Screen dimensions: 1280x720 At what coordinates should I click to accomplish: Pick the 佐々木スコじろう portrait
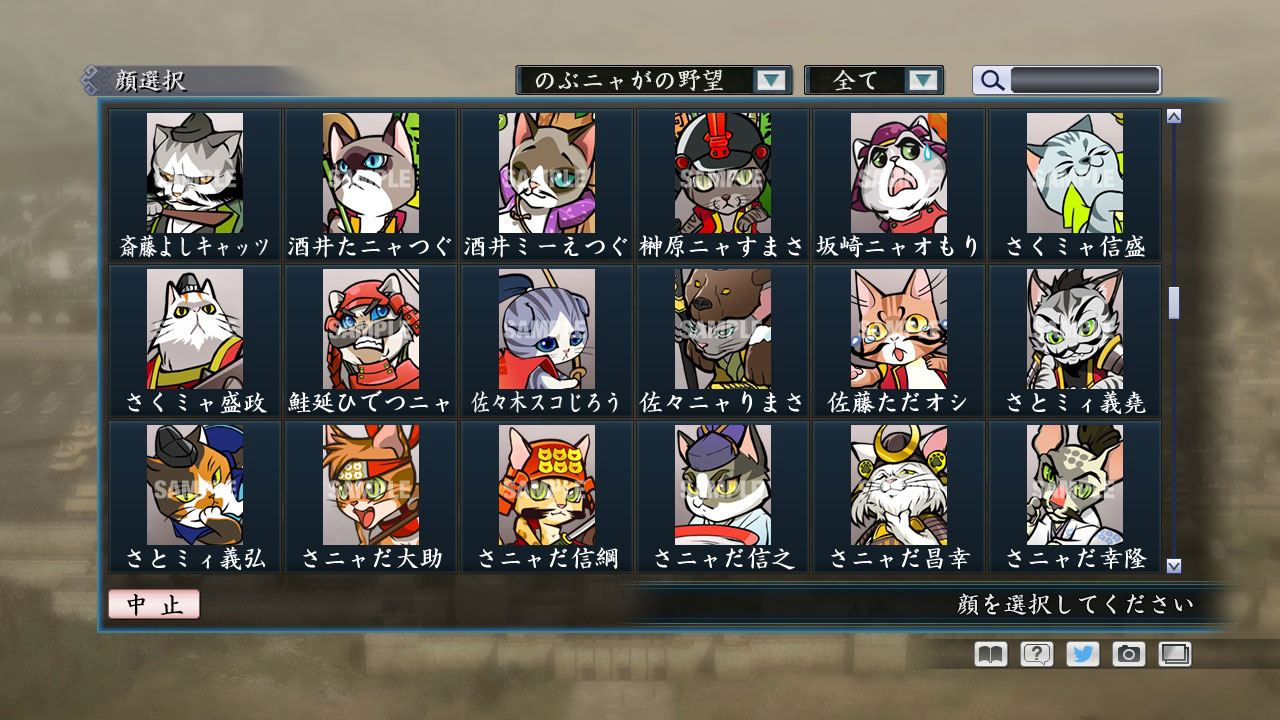[x=545, y=328]
